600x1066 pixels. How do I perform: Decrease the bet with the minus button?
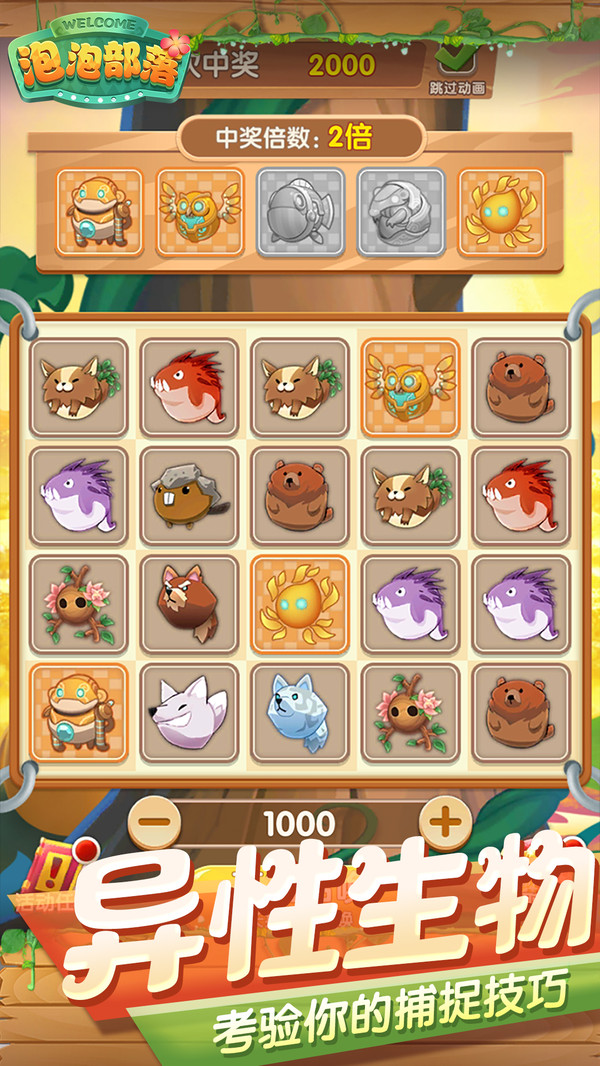coord(155,824)
